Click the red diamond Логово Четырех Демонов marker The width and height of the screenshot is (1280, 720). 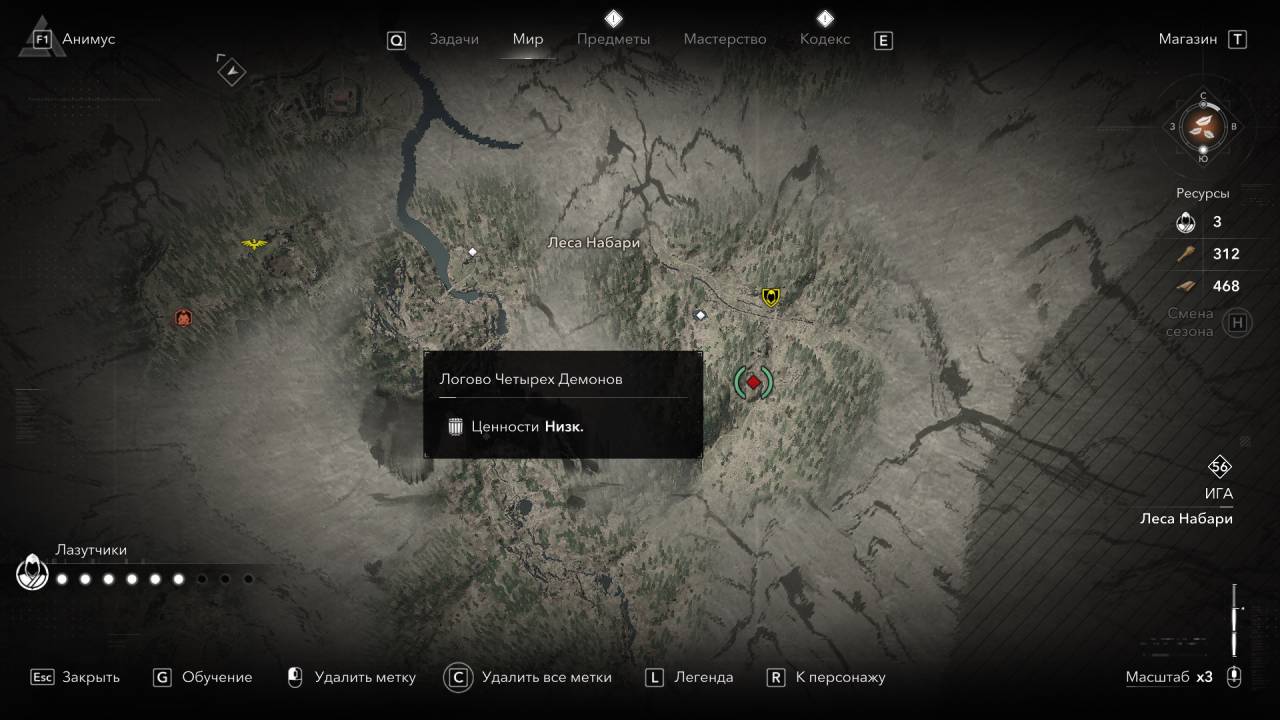(x=753, y=381)
